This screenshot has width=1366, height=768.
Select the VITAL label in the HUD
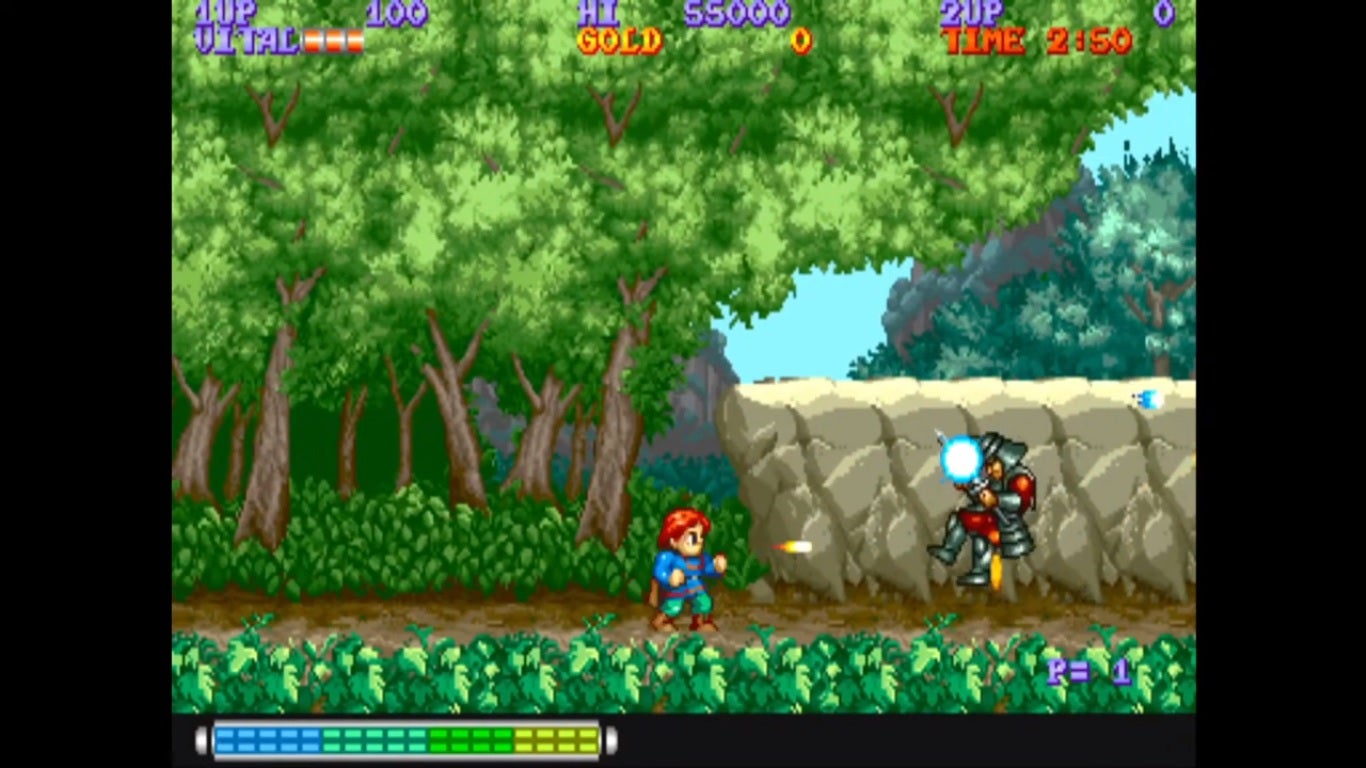click(246, 42)
